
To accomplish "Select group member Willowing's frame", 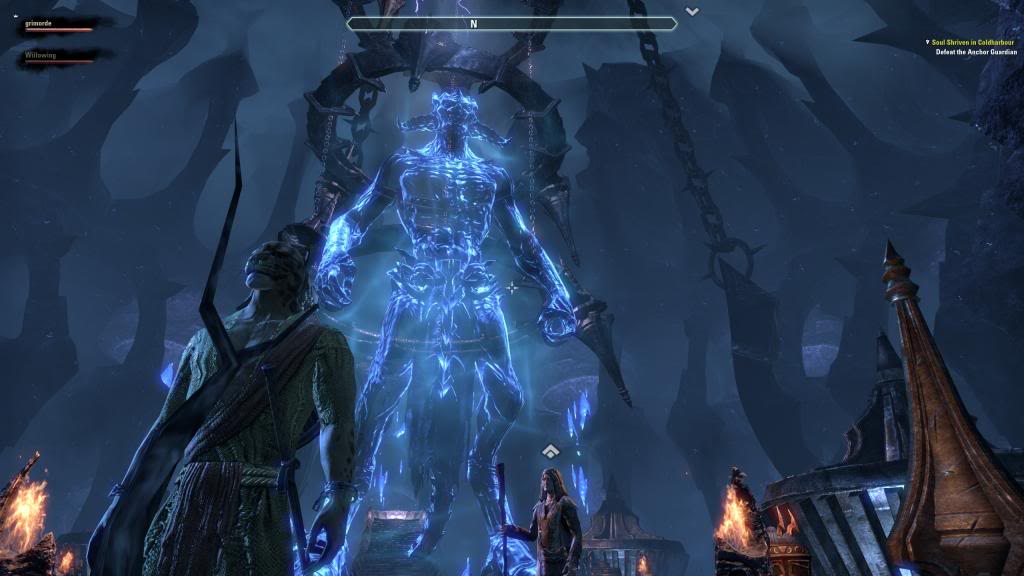I will coord(58,57).
